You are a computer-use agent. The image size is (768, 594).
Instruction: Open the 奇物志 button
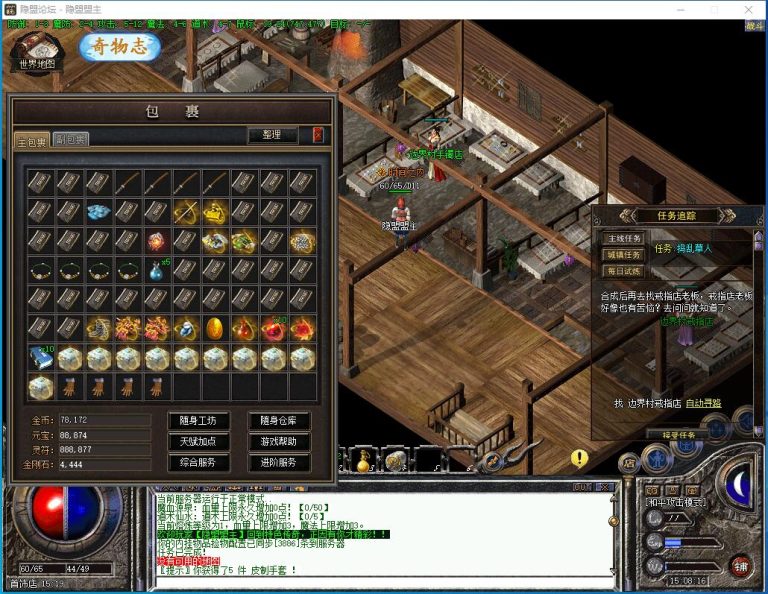pos(119,46)
